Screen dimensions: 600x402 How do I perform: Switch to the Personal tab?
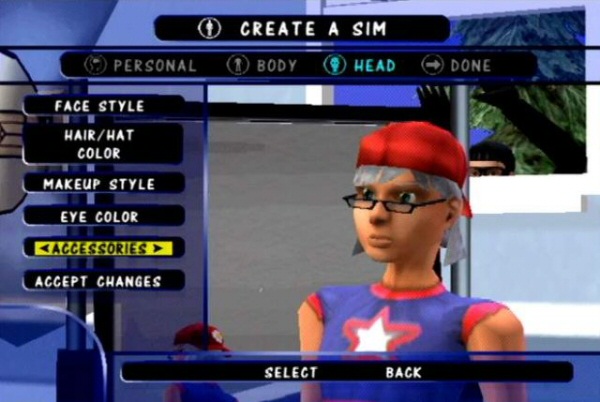(143, 66)
